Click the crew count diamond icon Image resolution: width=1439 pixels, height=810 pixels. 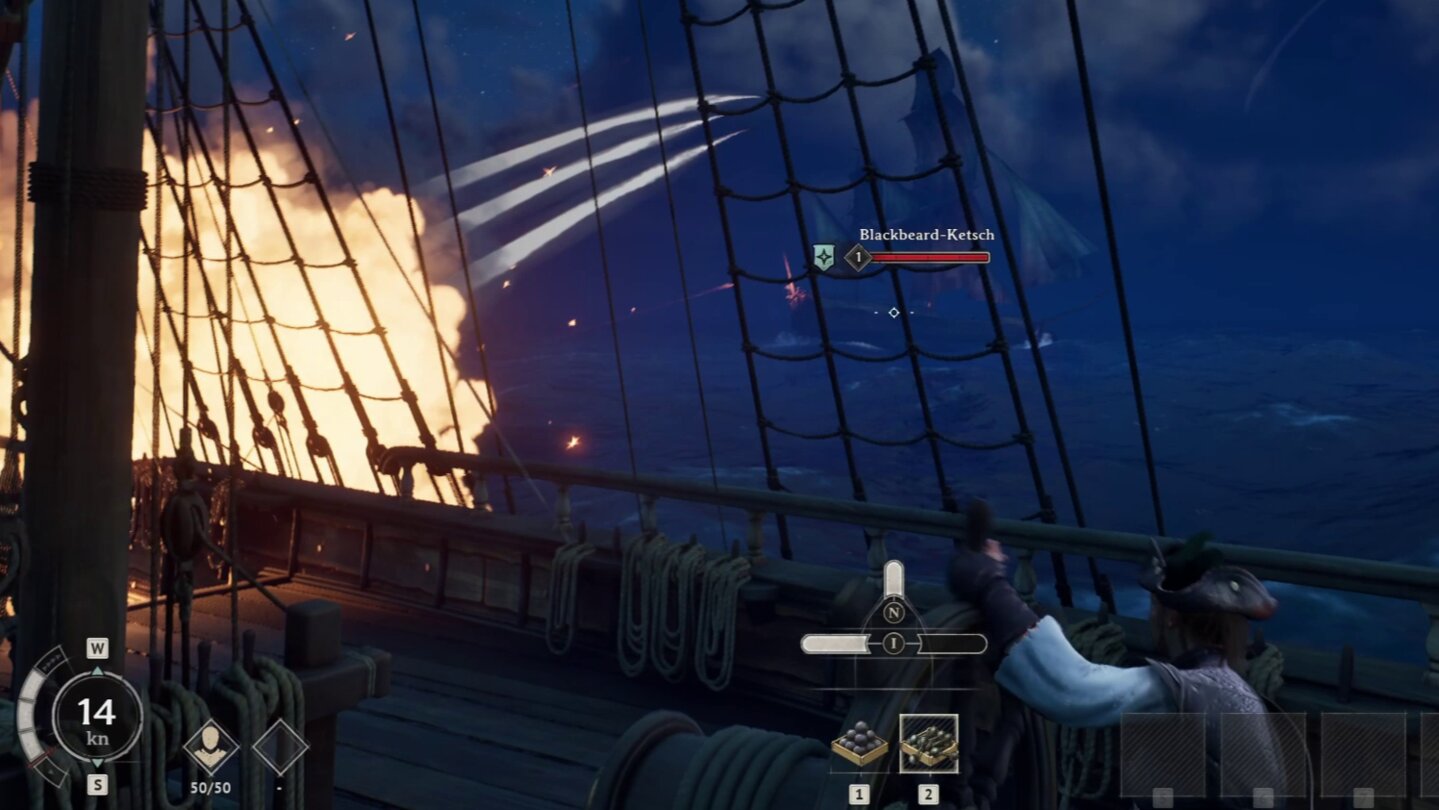point(211,747)
